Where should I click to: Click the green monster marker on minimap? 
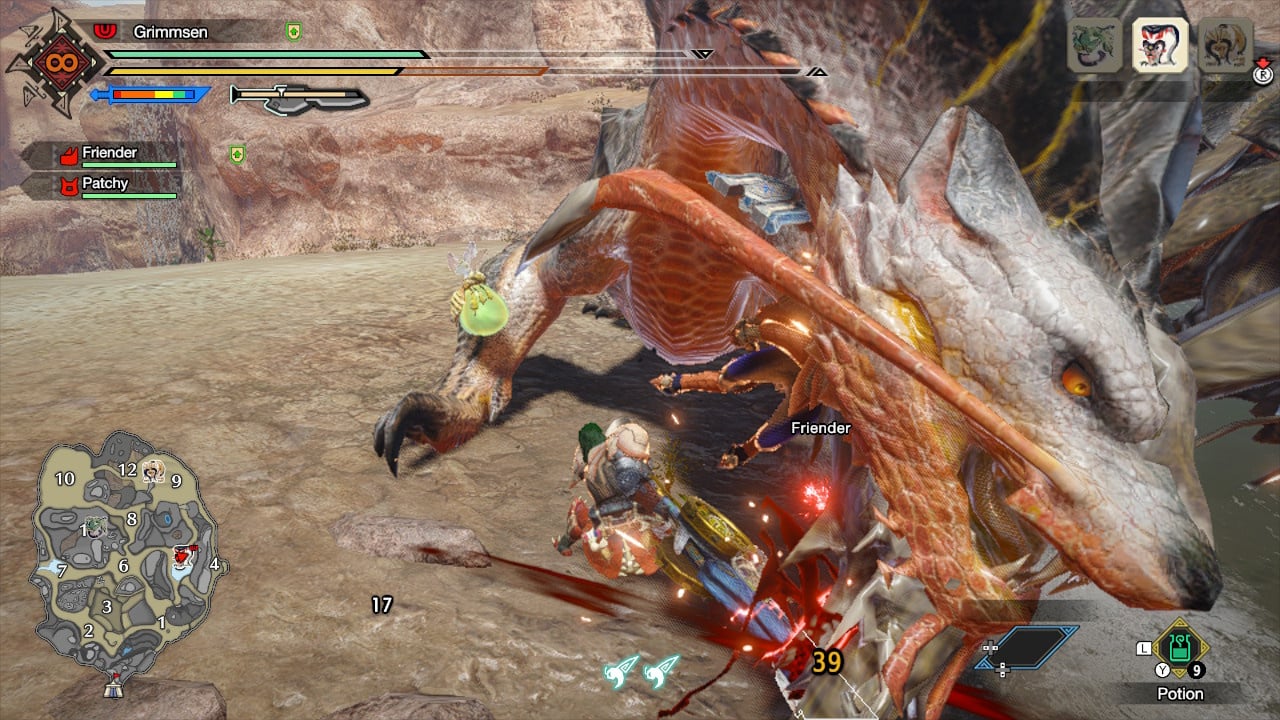[x=94, y=524]
